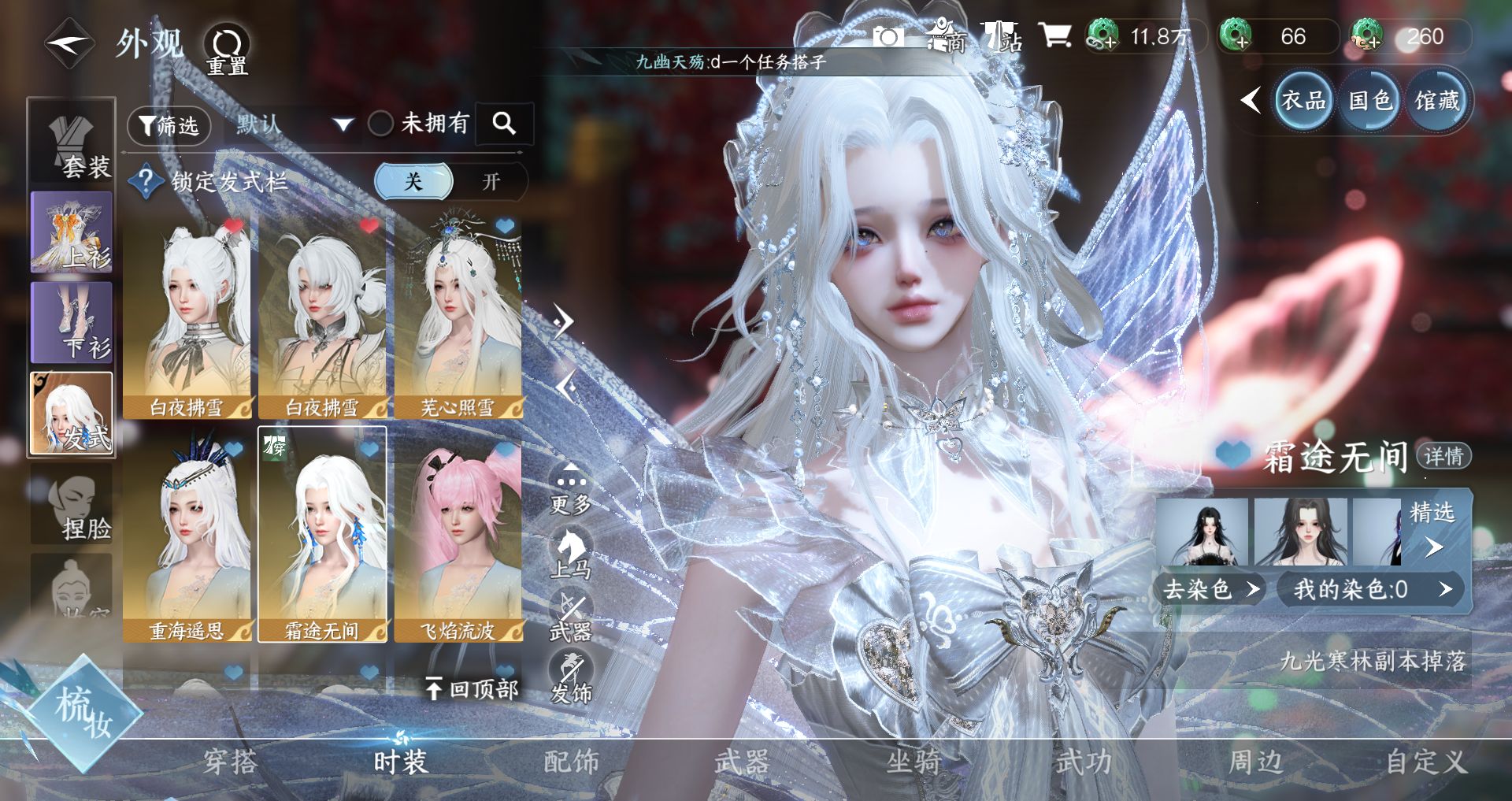Image resolution: width=1512 pixels, height=801 pixels.
Task: Toggle the 未拥有 checkbox
Action: point(381,124)
